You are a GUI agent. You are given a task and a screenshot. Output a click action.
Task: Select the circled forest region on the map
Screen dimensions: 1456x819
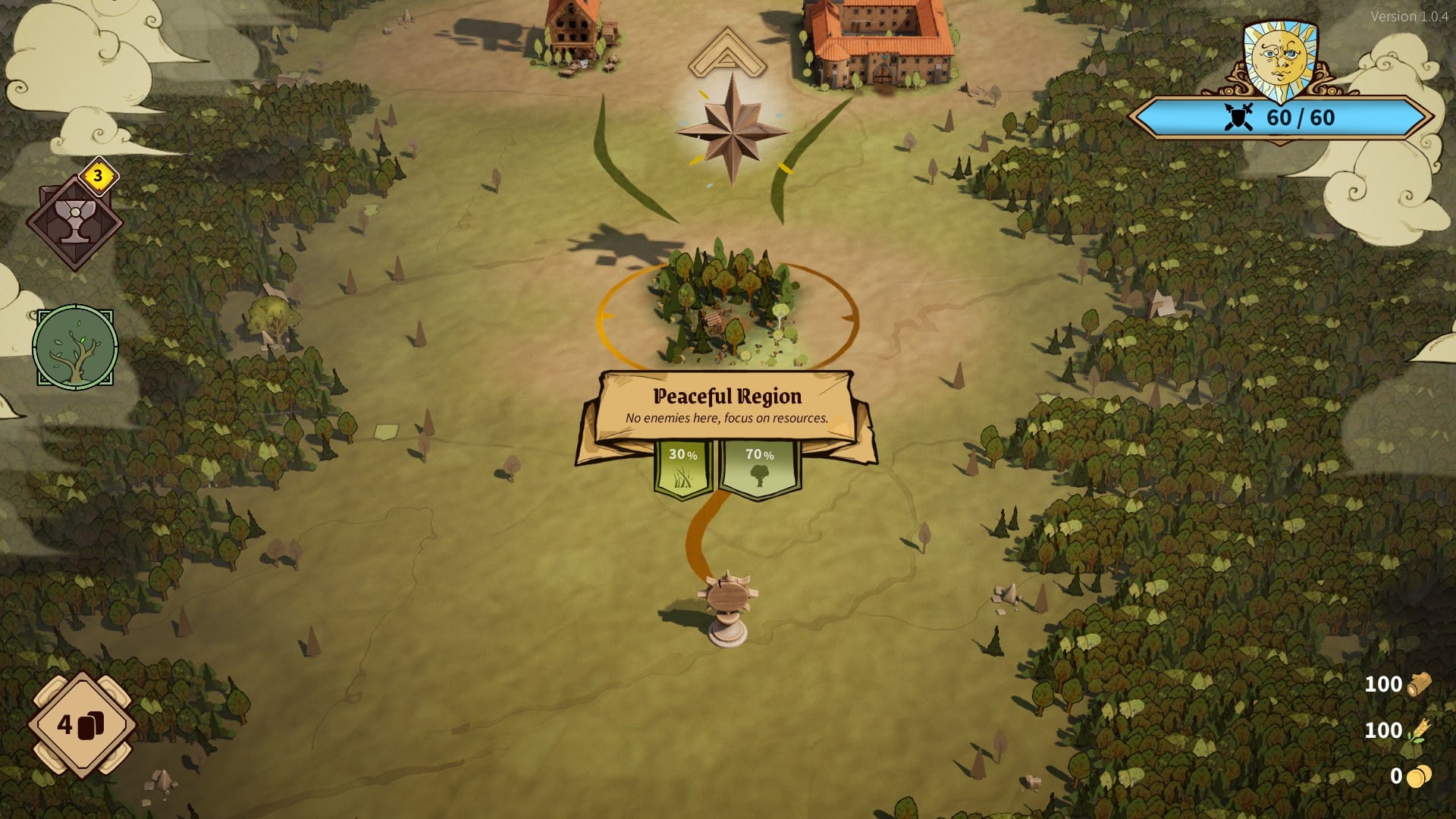pos(728,307)
